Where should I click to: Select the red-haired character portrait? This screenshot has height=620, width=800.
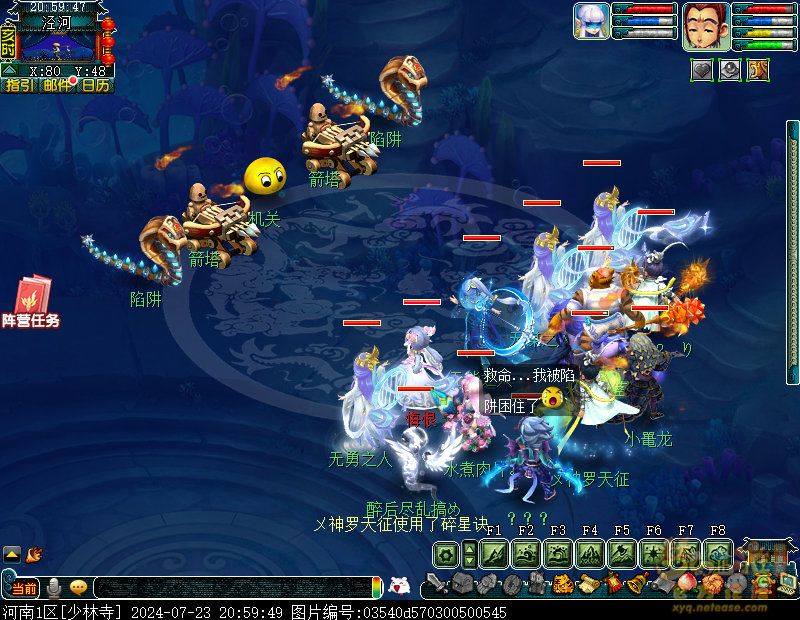point(704,25)
